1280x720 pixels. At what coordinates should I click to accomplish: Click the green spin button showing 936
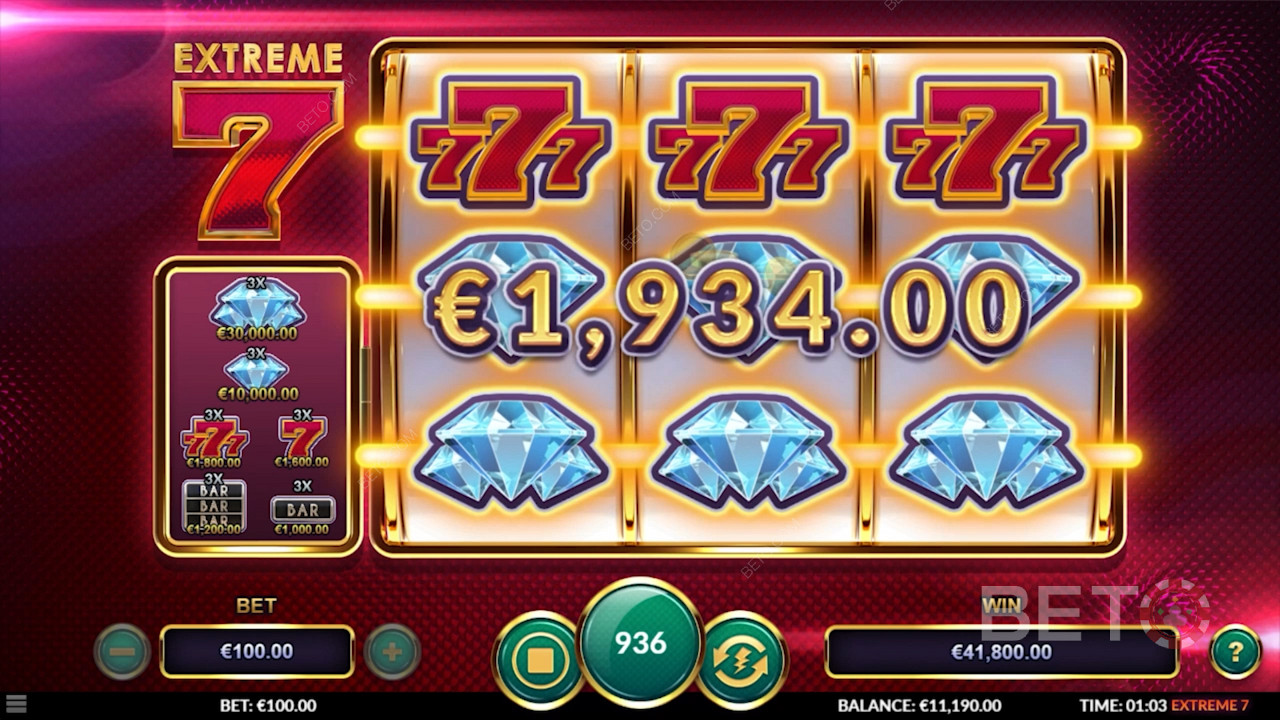click(641, 643)
